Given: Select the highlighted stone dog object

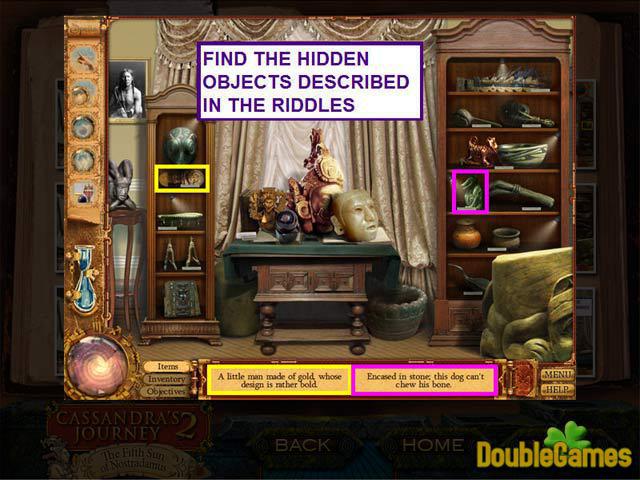Looking at the screenshot, I should pos(470,191).
